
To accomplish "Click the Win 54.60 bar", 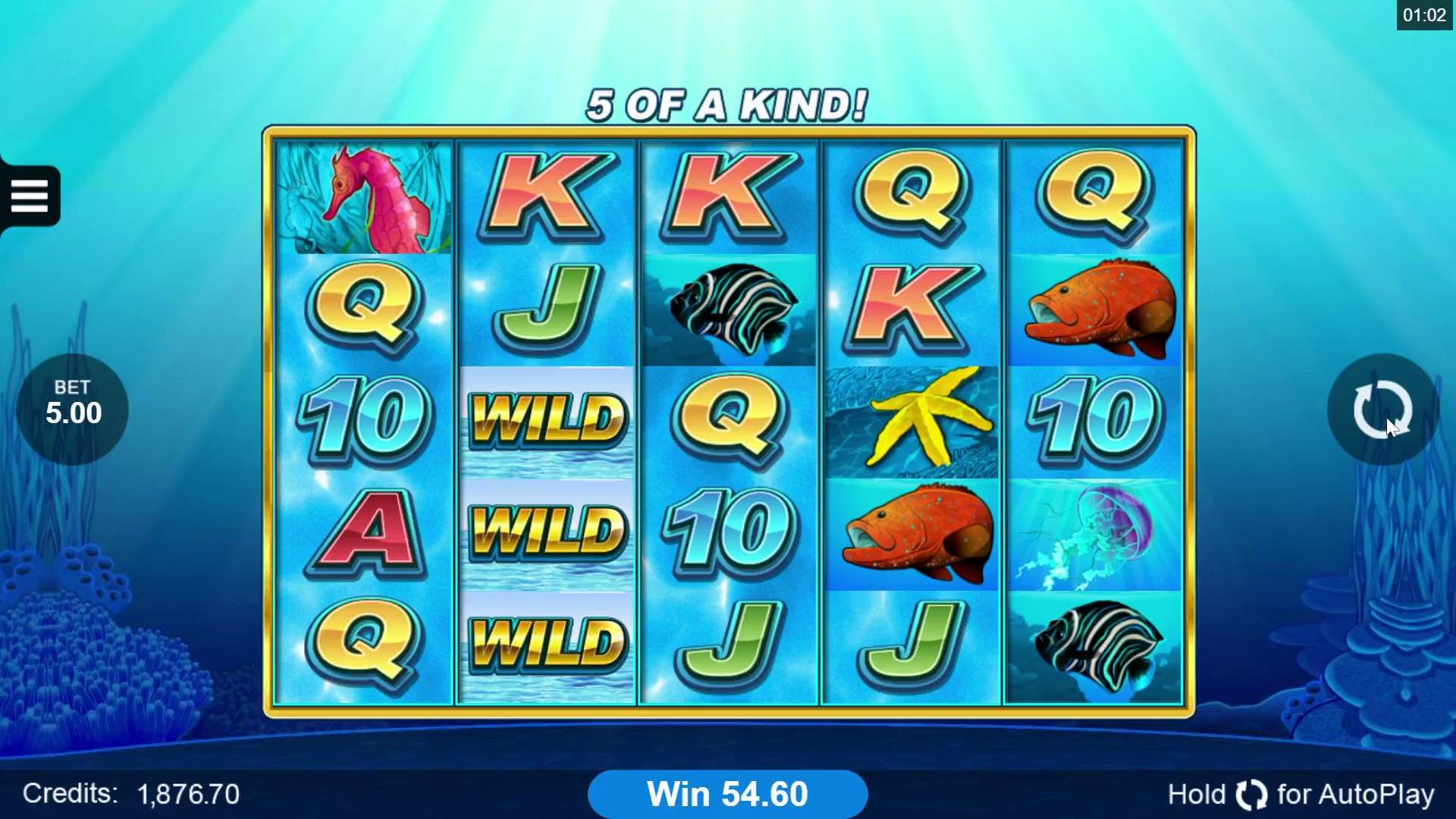I will (x=726, y=793).
